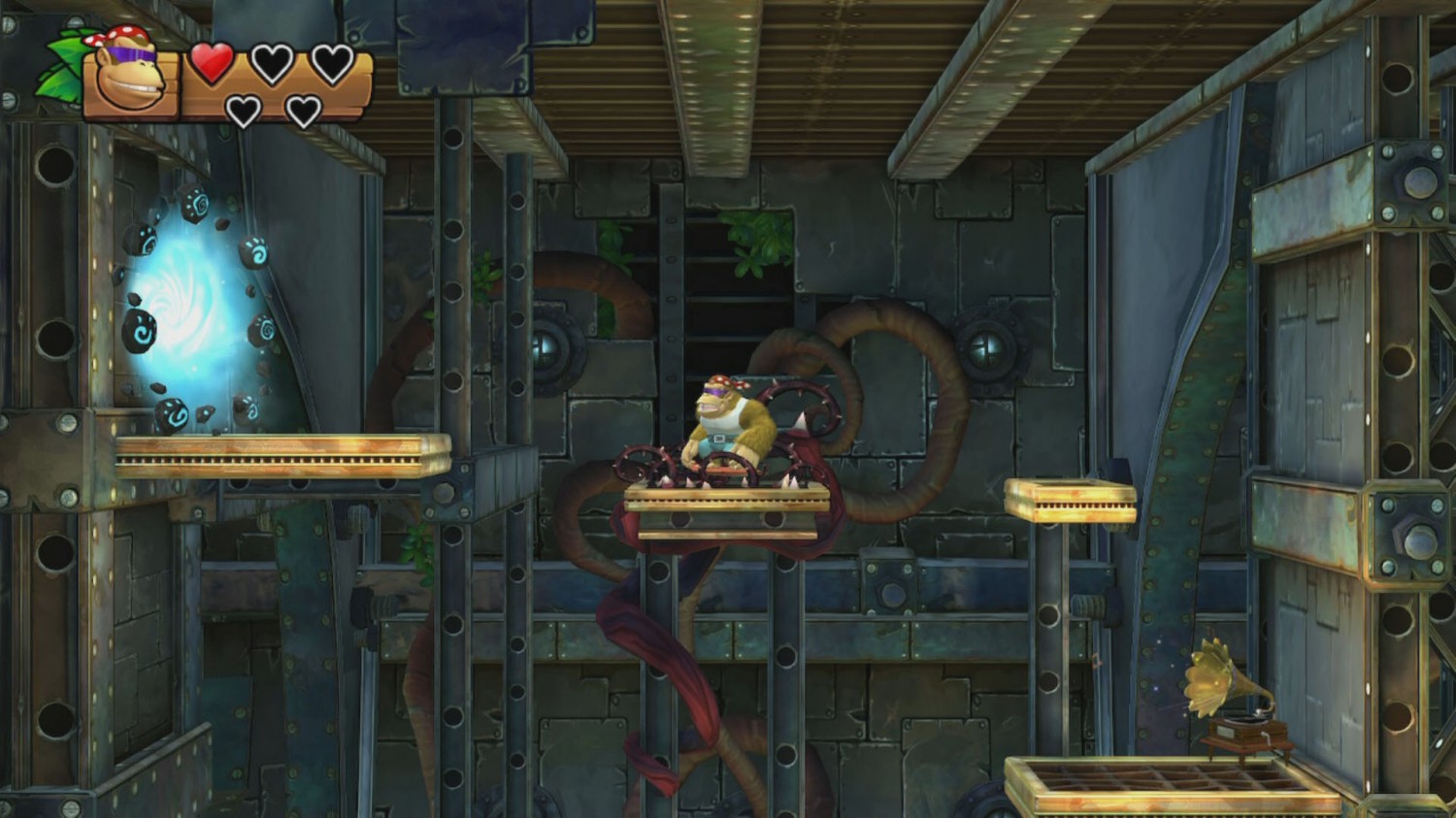Image resolution: width=1456 pixels, height=818 pixels.
Task: Click the Funky Kong character portrait
Action: coord(129,76)
